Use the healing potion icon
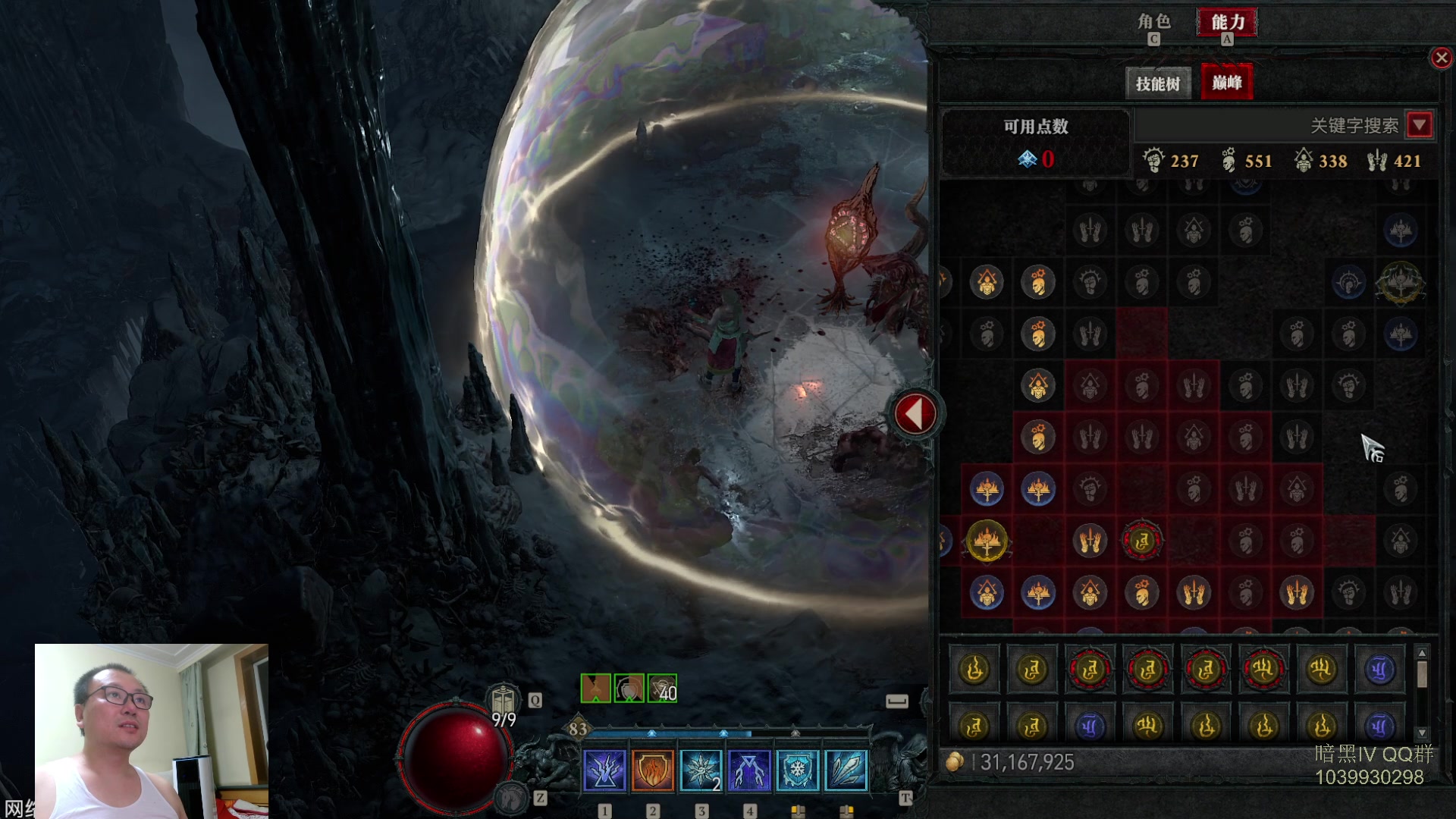 coord(503,699)
